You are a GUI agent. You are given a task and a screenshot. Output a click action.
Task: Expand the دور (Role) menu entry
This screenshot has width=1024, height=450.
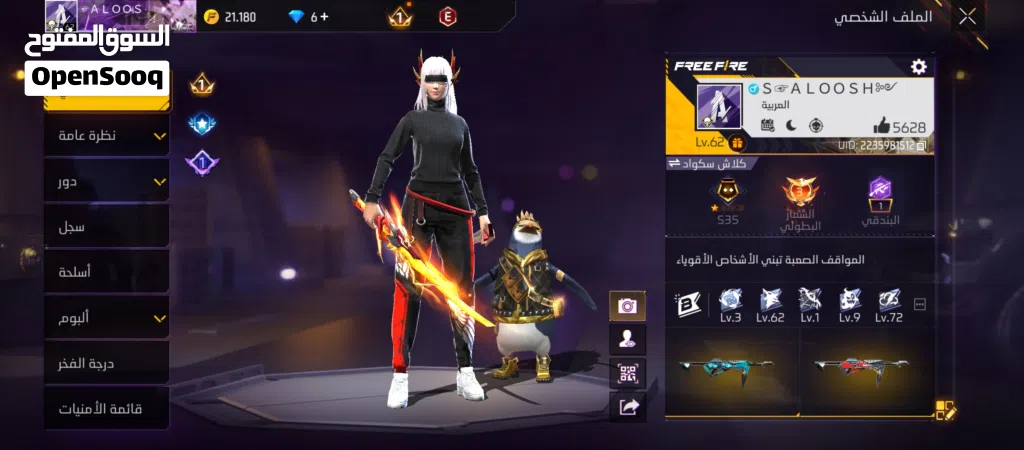[106, 181]
